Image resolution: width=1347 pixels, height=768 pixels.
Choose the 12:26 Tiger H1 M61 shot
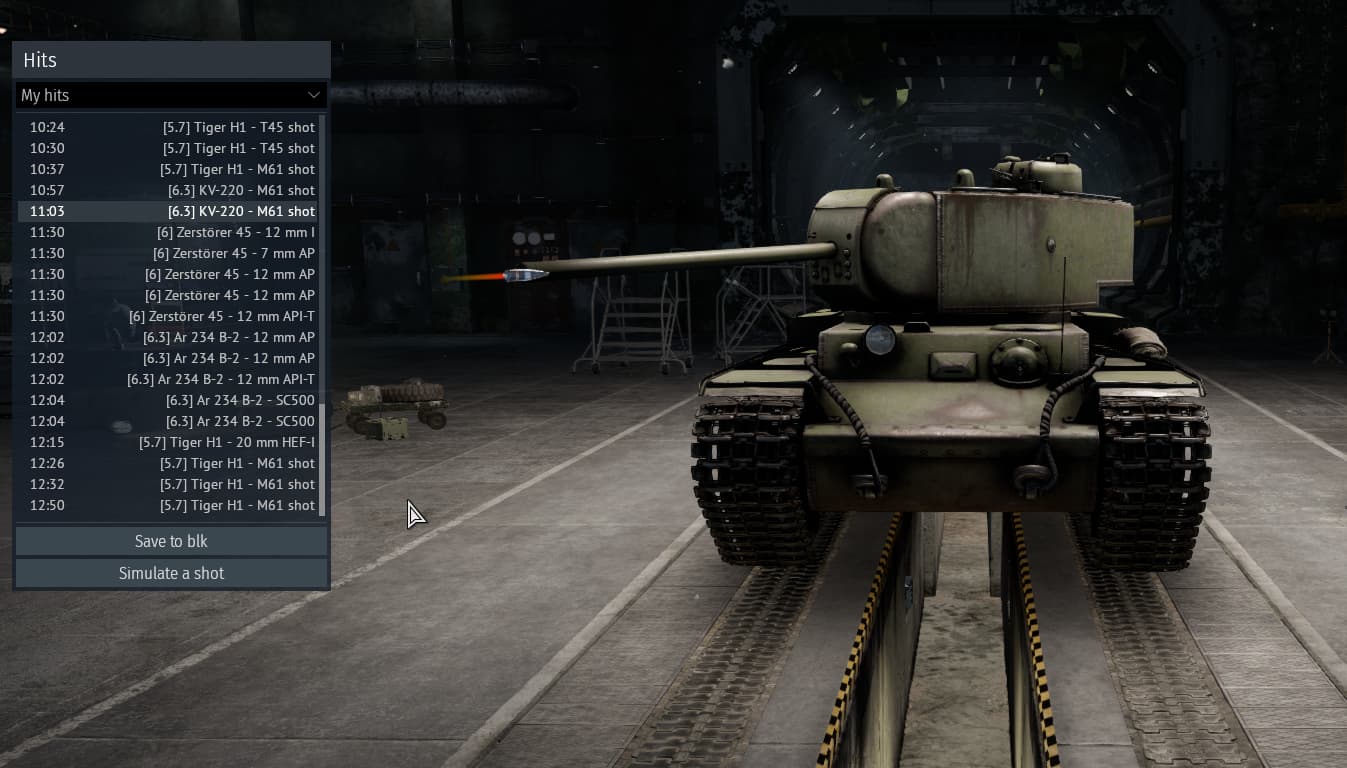point(168,463)
